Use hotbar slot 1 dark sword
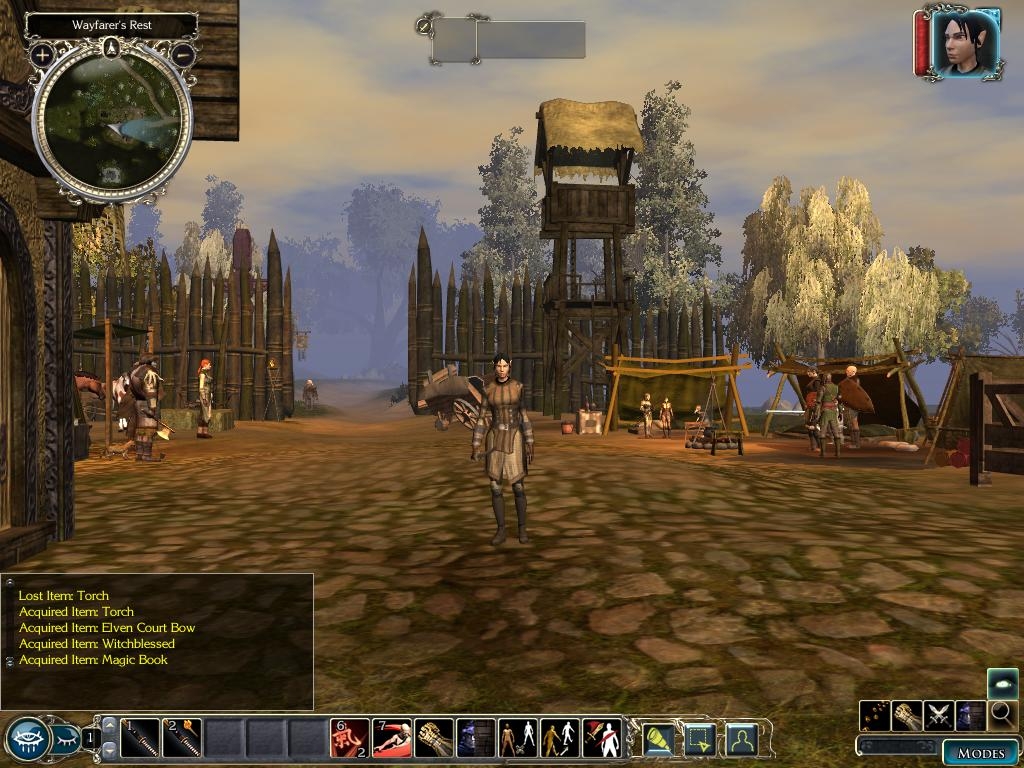The height and width of the screenshot is (768, 1024). [x=140, y=738]
